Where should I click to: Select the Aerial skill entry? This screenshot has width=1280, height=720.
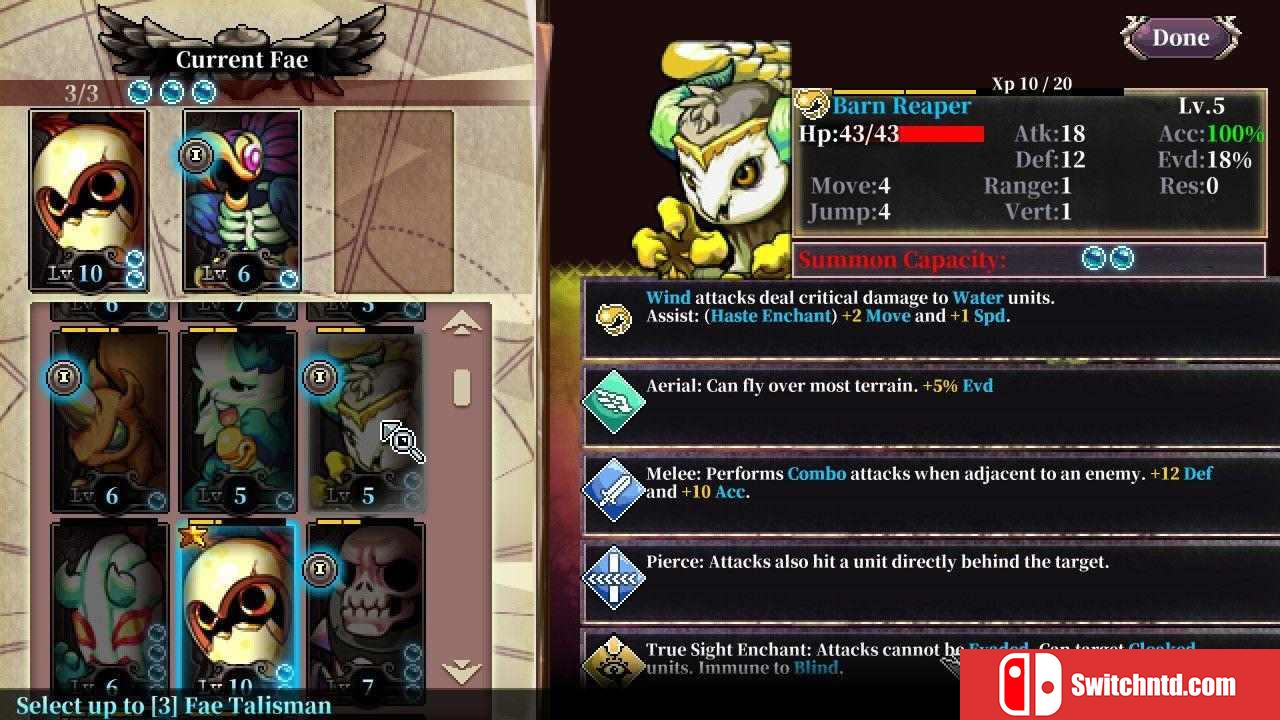(930, 400)
